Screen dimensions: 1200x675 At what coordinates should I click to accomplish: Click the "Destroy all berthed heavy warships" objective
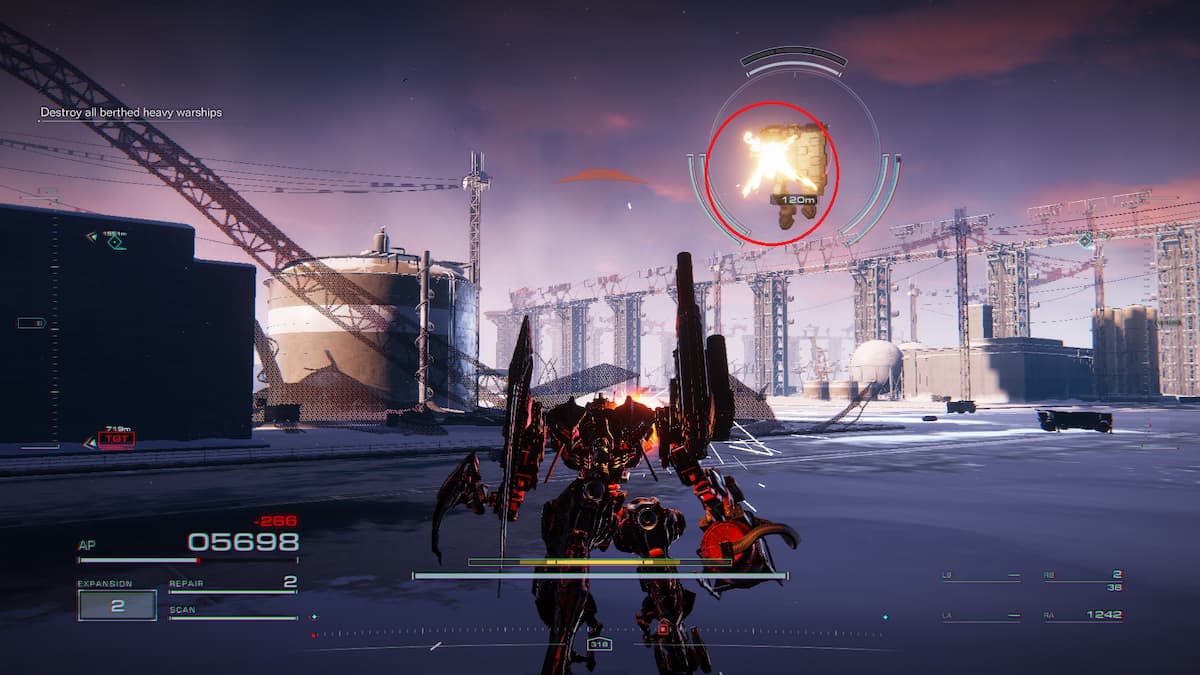pos(131,113)
